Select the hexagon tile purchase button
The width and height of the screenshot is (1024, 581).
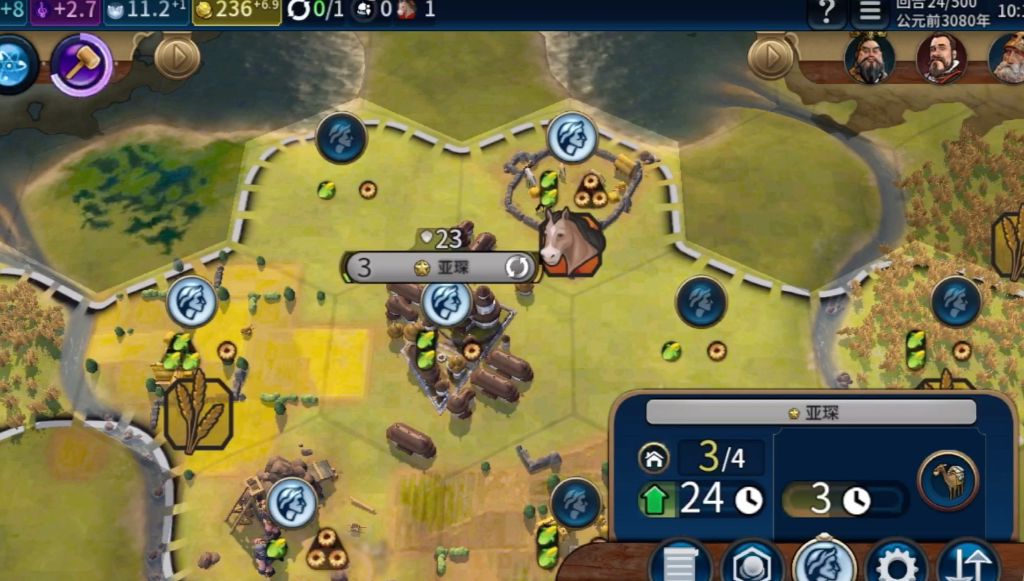(x=751, y=563)
